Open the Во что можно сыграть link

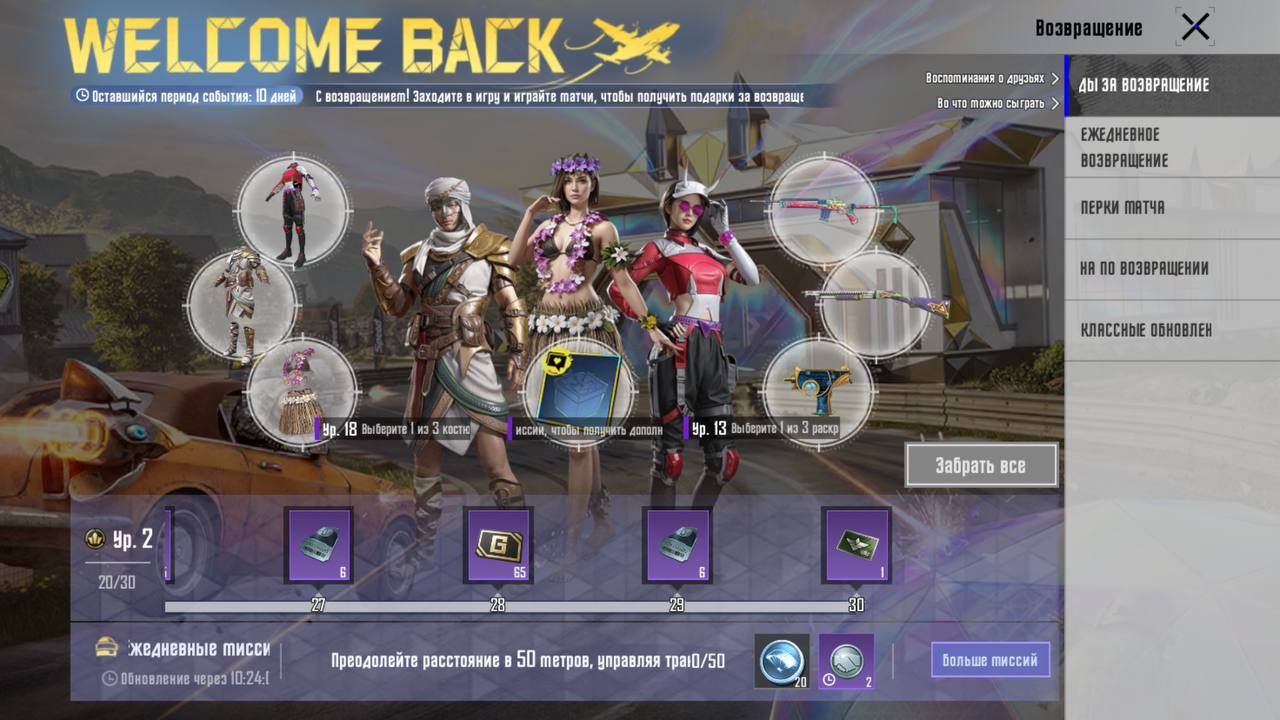click(997, 103)
